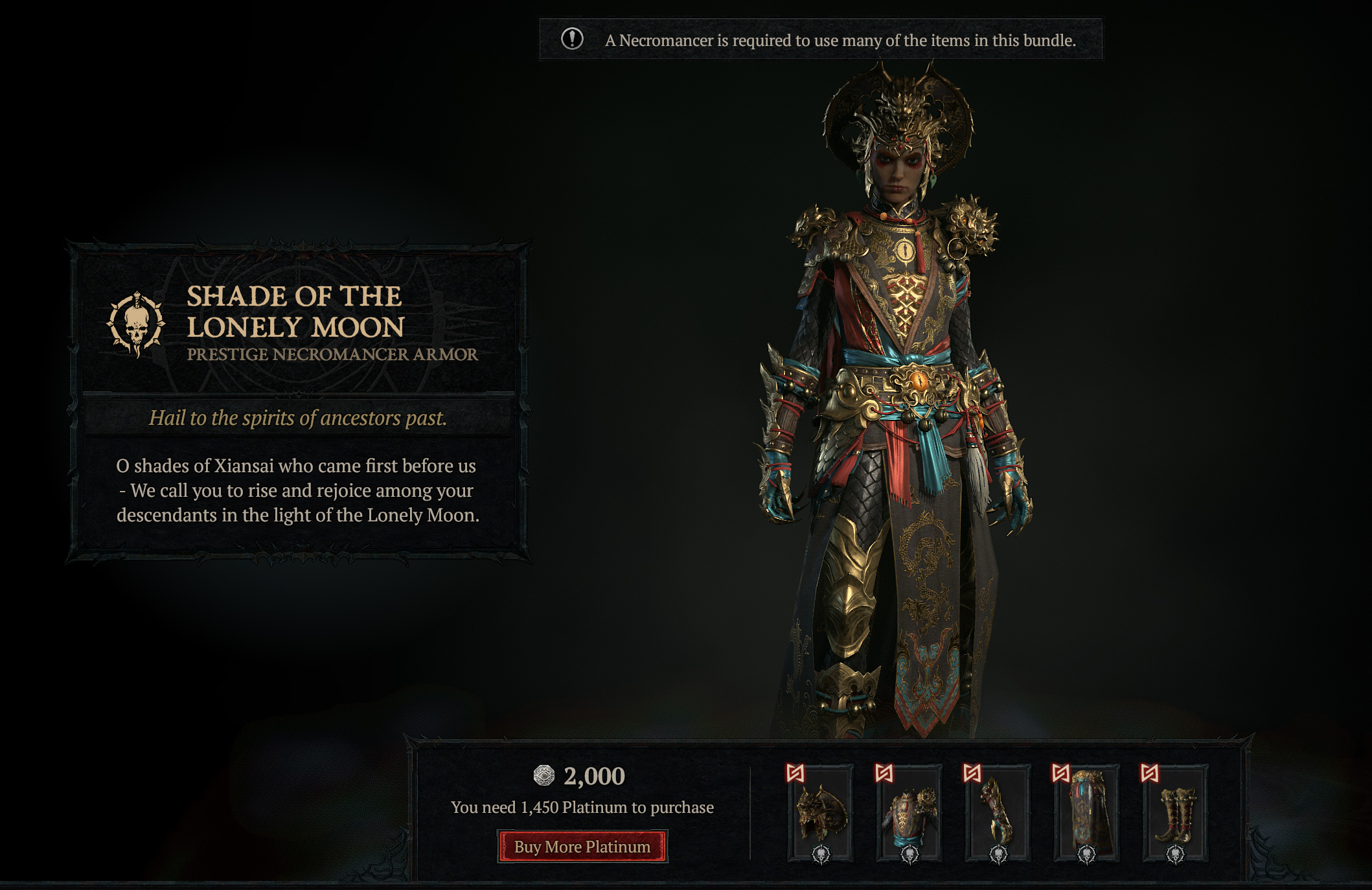Select the boots item thumbnail
Viewport: 1372px width, 890px height.
(1174, 814)
